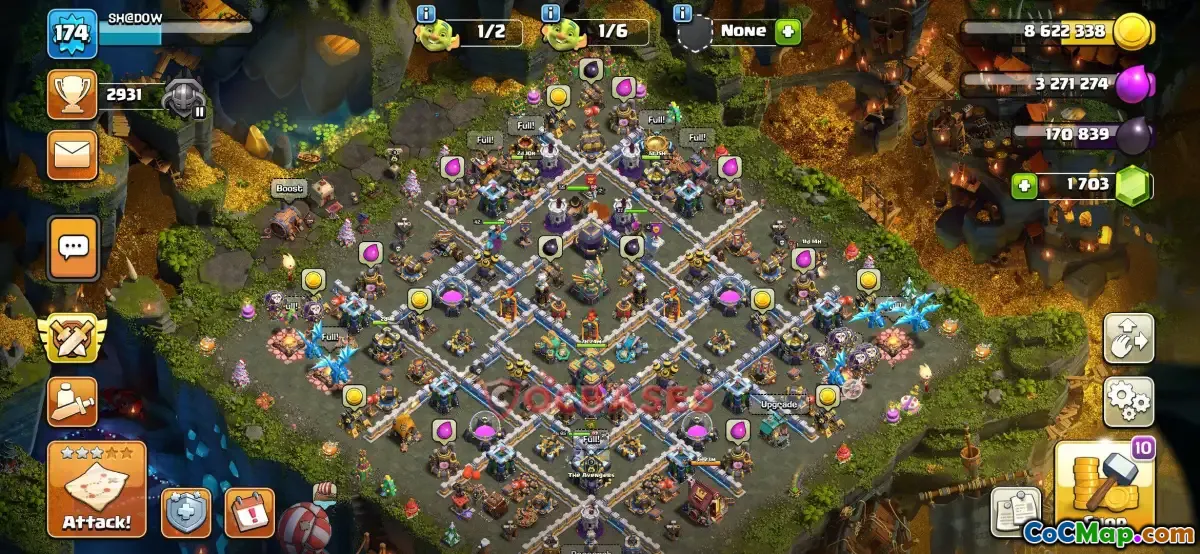Show info for the 1/6 builder counter

tap(550, 13)
